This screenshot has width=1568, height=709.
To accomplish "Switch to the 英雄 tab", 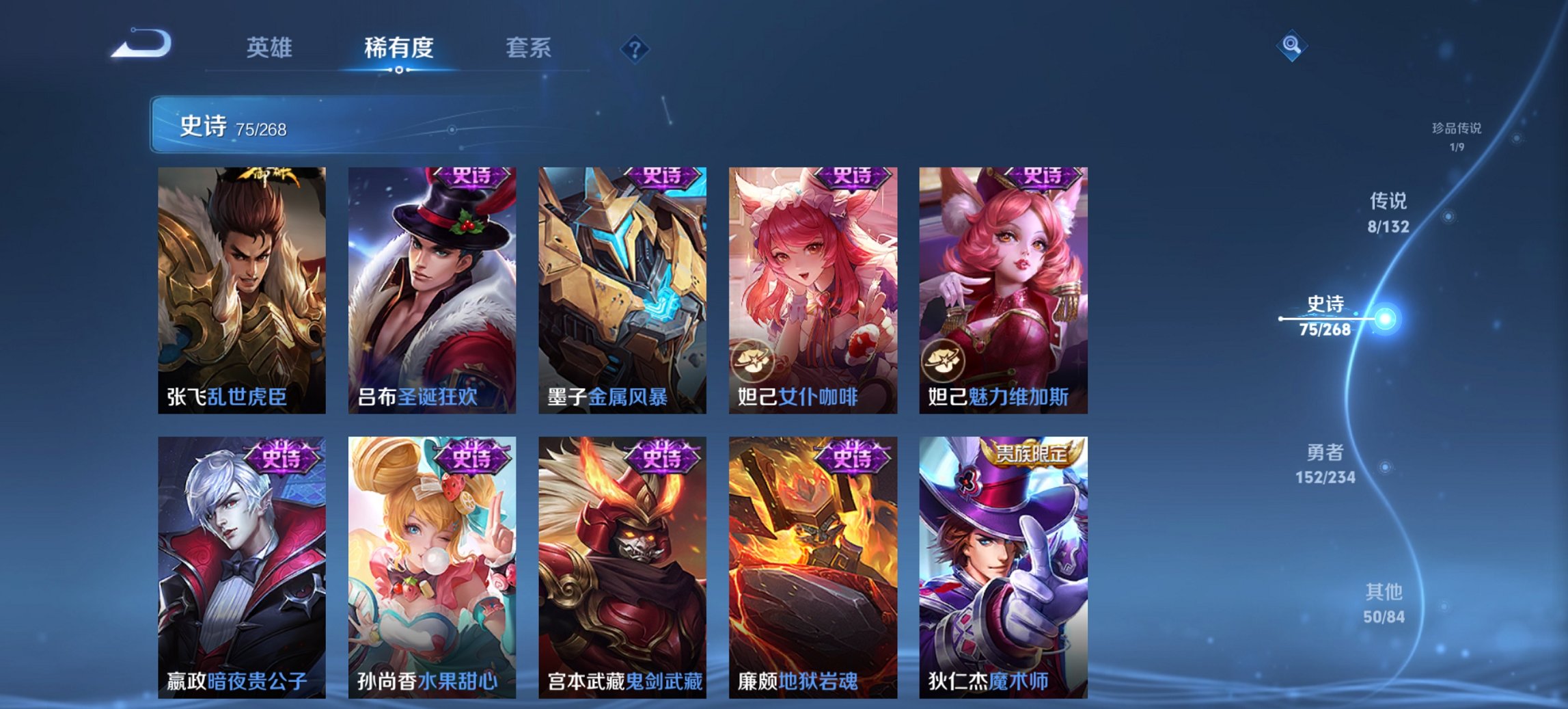I will [x=271, y=48].
